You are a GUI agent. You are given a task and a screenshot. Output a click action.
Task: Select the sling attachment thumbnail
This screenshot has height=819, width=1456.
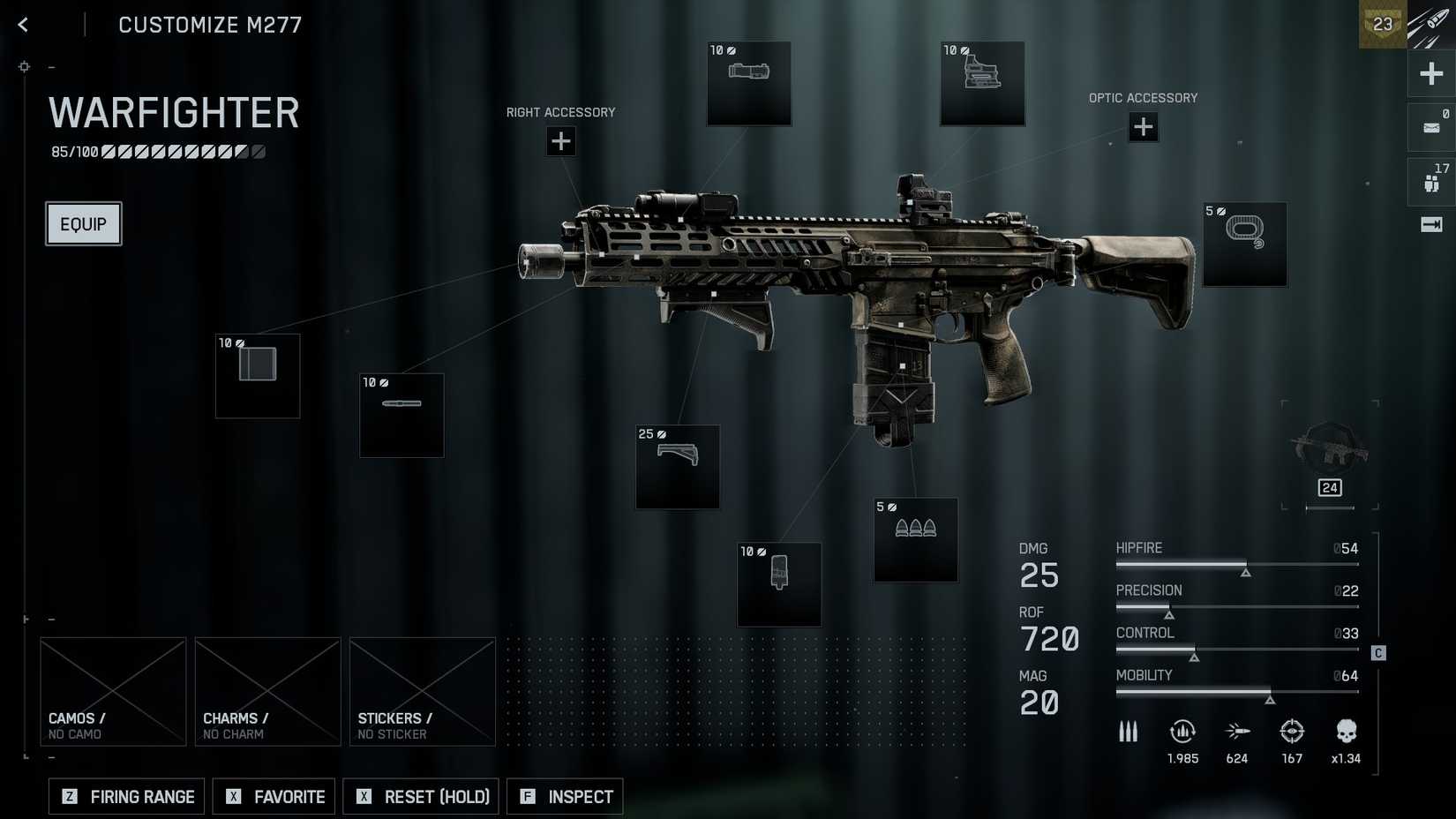coord(1244,244)
